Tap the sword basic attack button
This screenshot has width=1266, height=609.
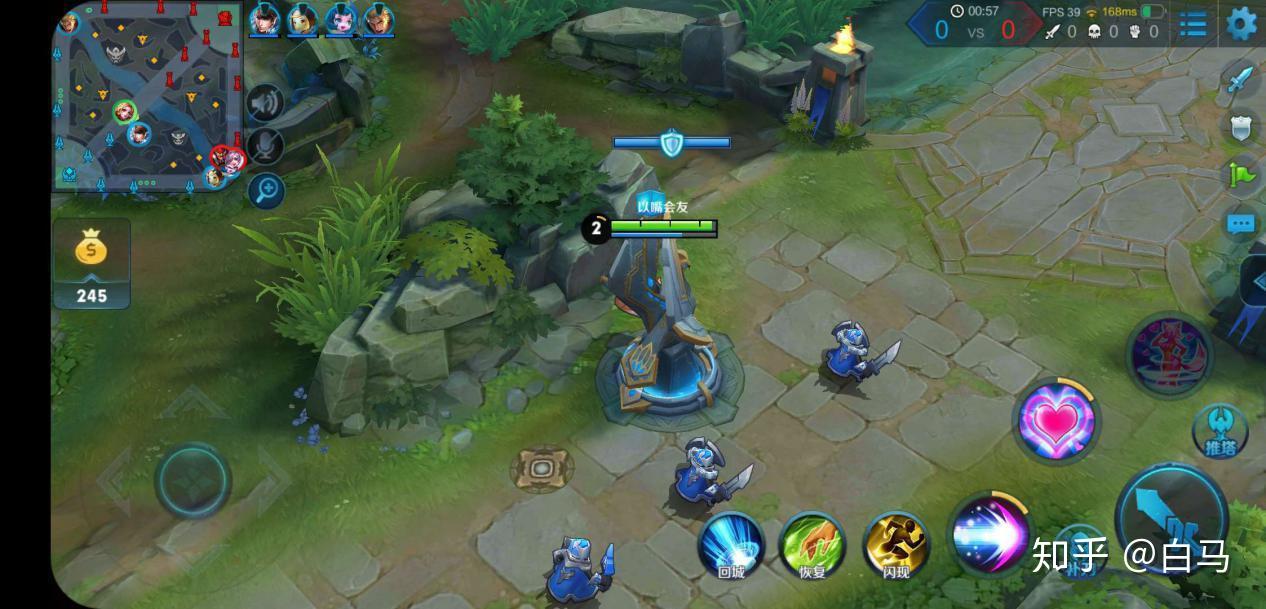1171,516
